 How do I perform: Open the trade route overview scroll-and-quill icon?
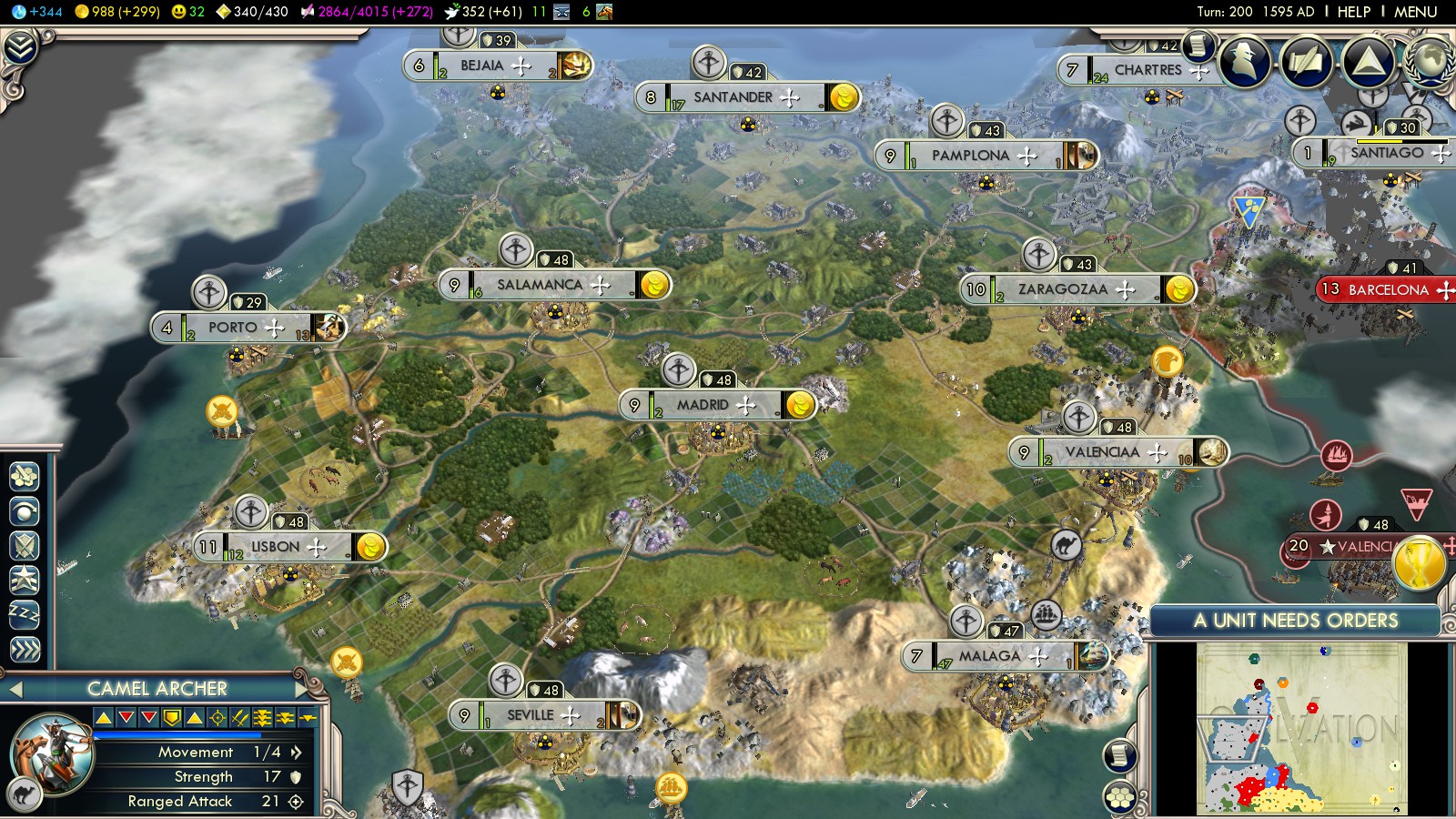point(1307,62)
